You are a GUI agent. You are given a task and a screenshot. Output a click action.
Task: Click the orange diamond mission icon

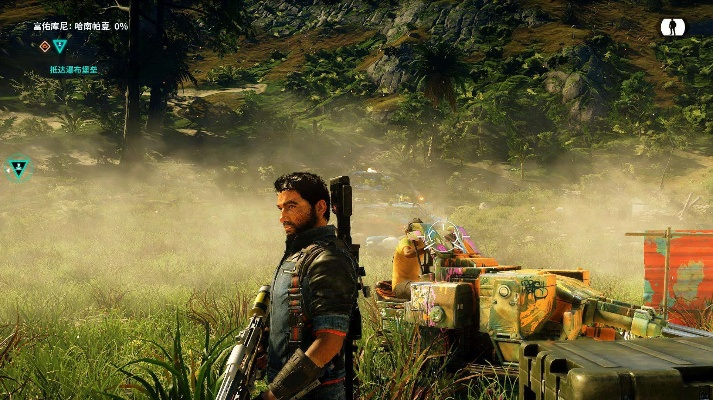pyautogui.click(x=45, y=46)
